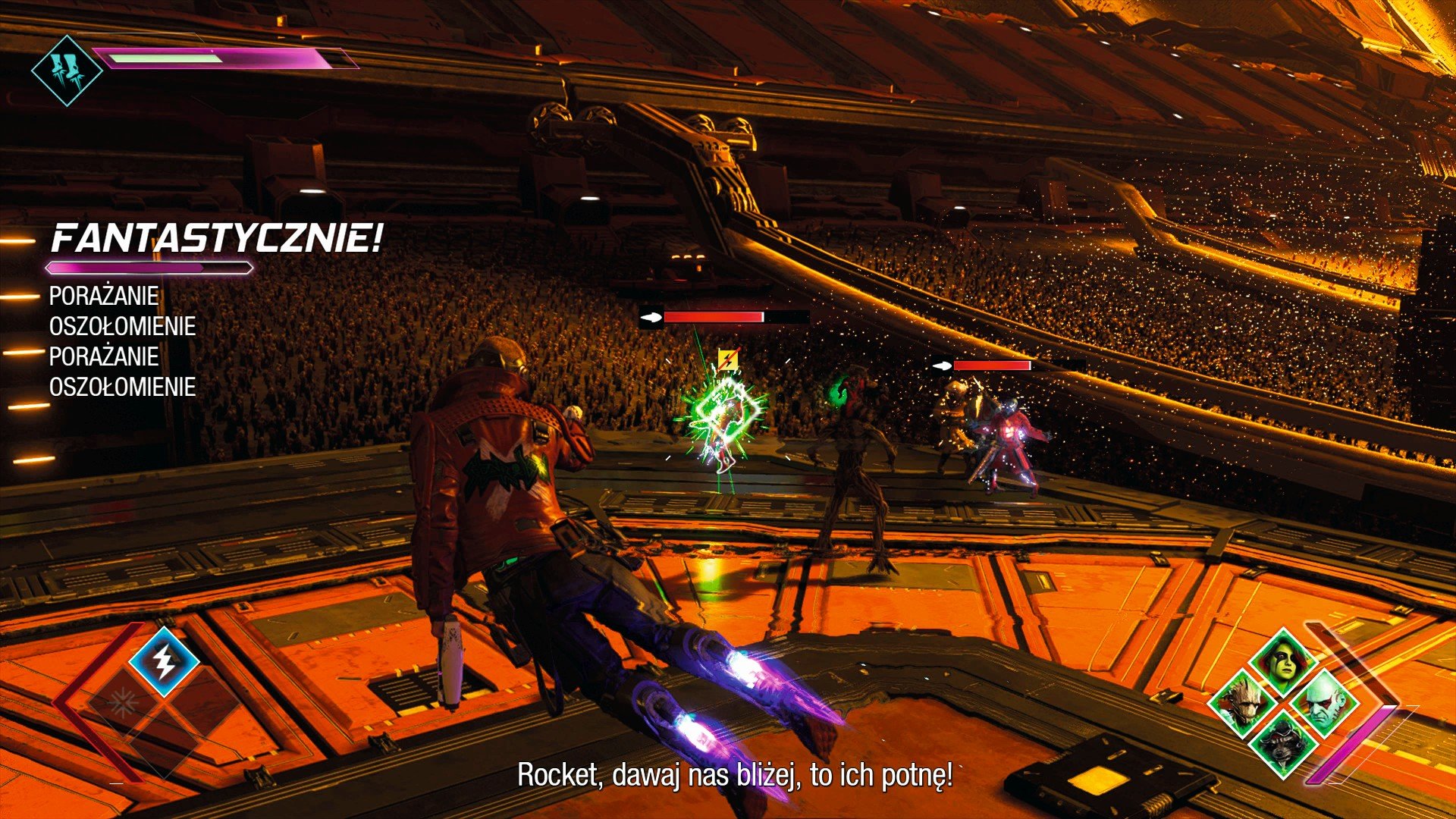1456x819 pixels.
Task: Select Gamora's portrait in the team diamond
Action: tap(1282, 660)
